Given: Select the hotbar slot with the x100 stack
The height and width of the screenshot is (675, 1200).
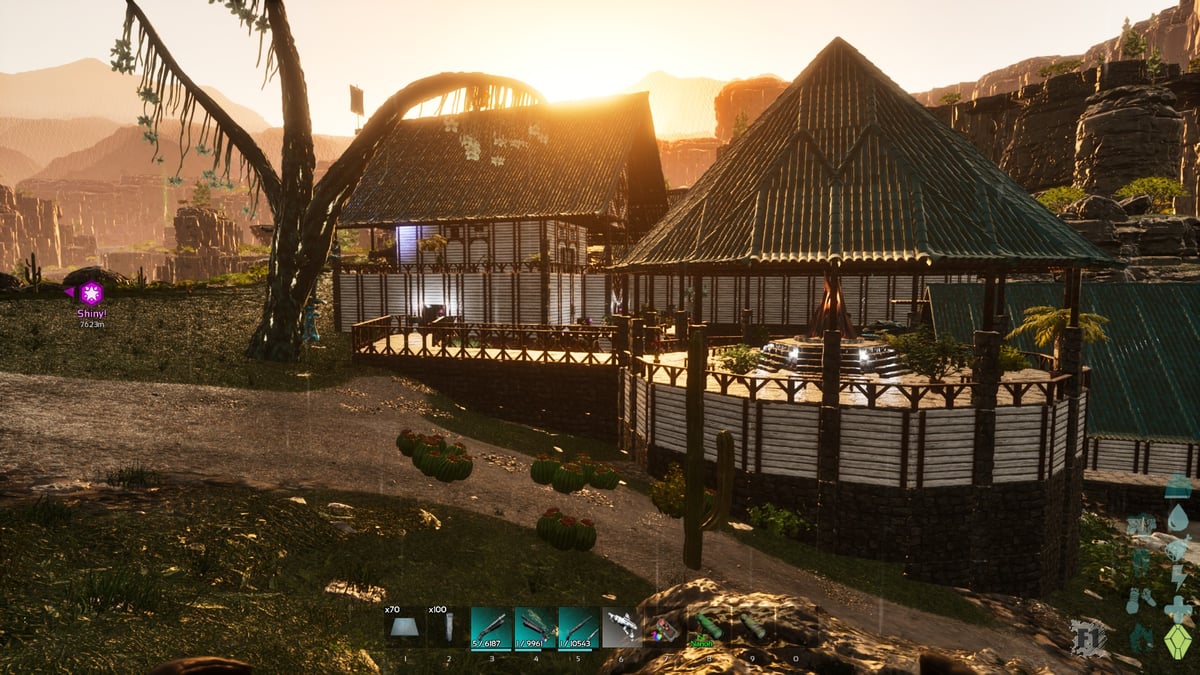Looking at the screenshot, I should point(448,628).
